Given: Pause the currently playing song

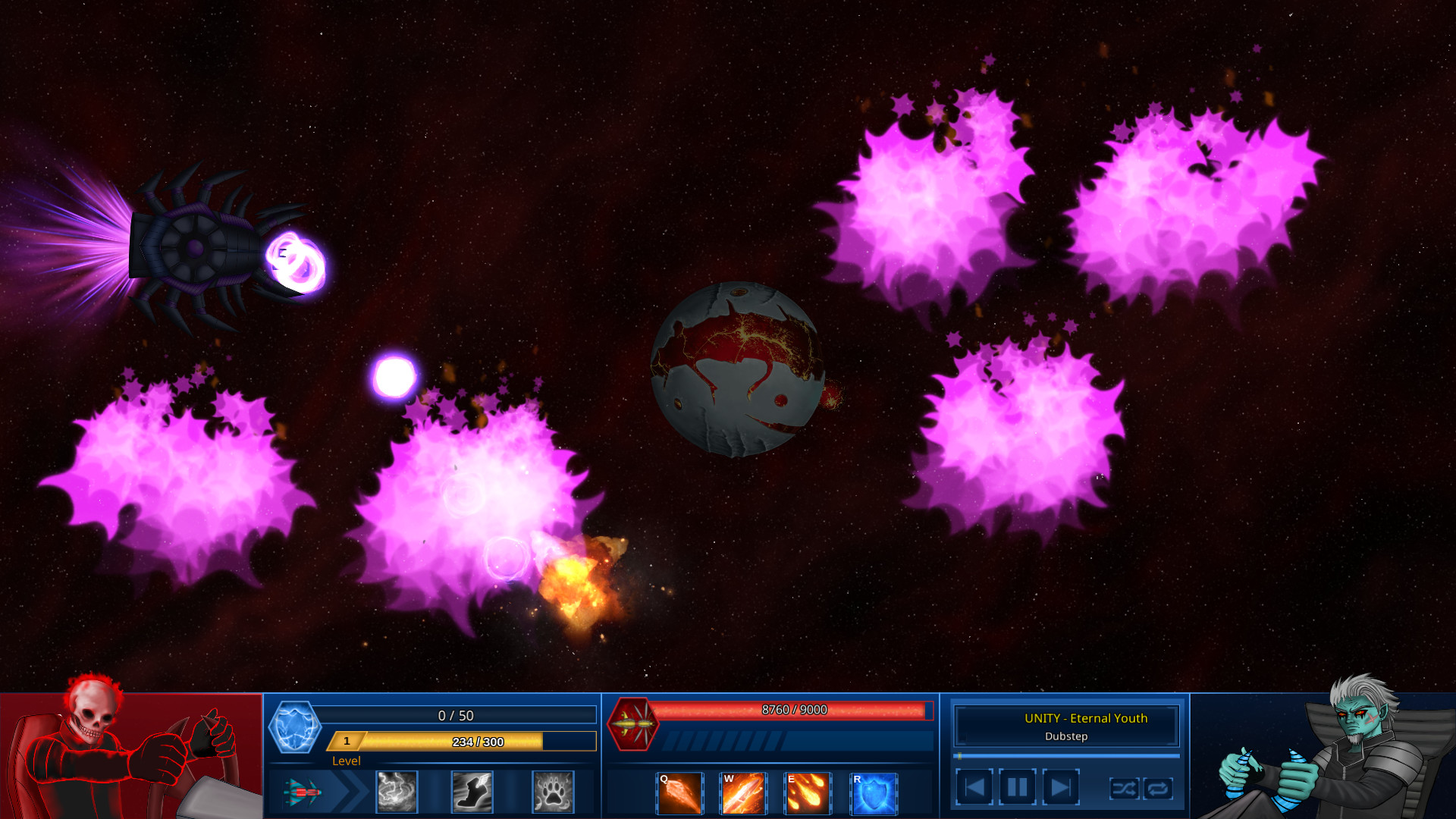Looking at the screenshot, I should coord(1016,787).
